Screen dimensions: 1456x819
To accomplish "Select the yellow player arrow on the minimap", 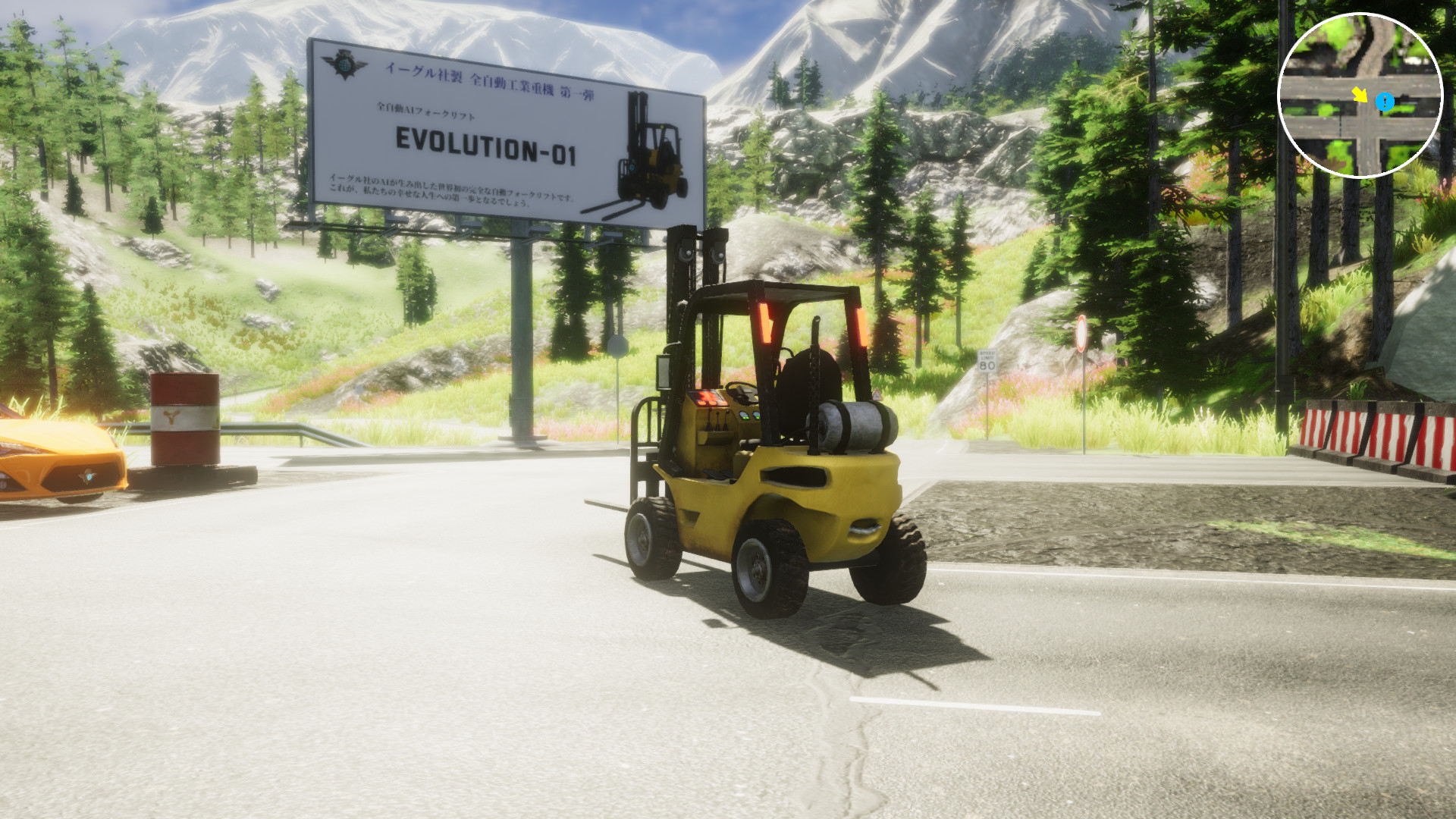I will pyautogui.click(x=1360, y=95).
